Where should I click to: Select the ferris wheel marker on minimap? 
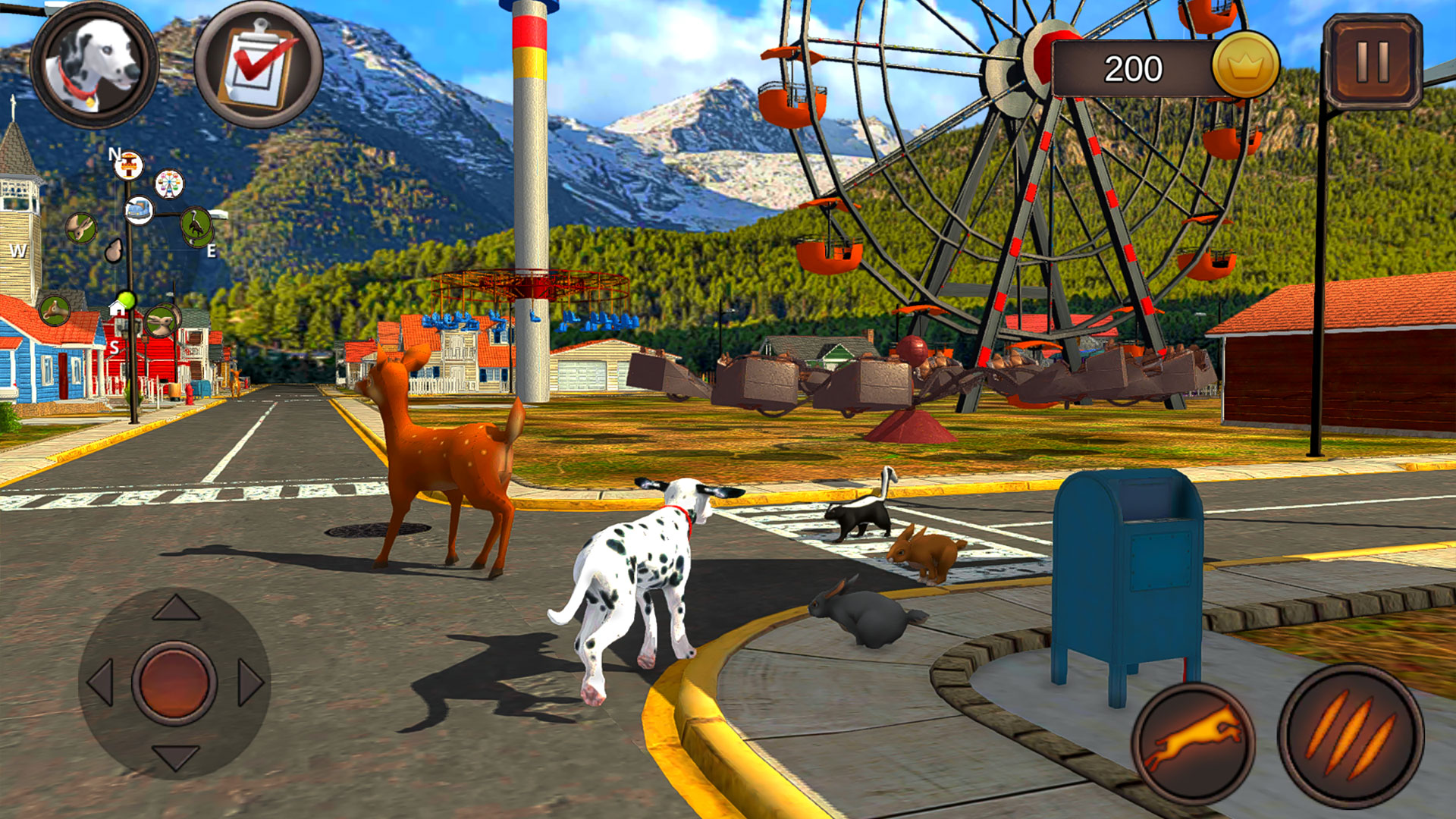(x=168, y=184)
